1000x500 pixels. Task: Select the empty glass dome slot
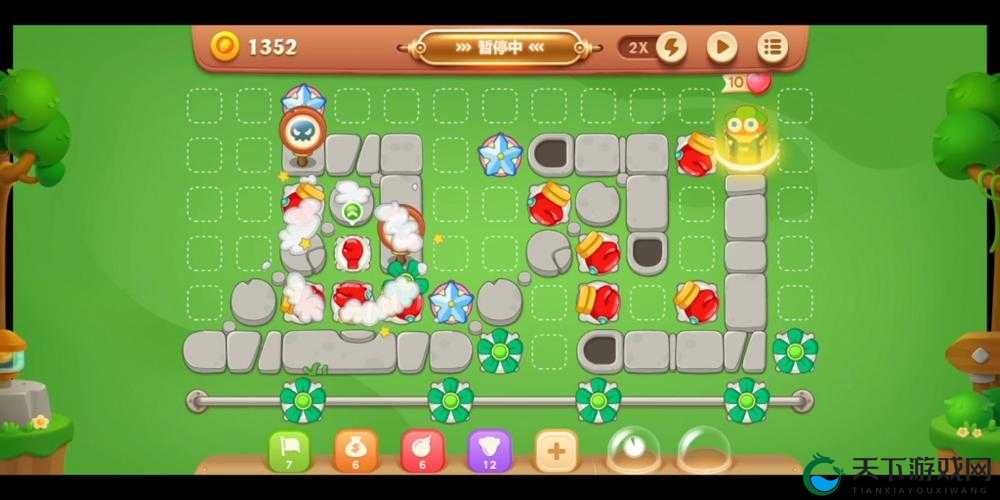pos(703,450)
